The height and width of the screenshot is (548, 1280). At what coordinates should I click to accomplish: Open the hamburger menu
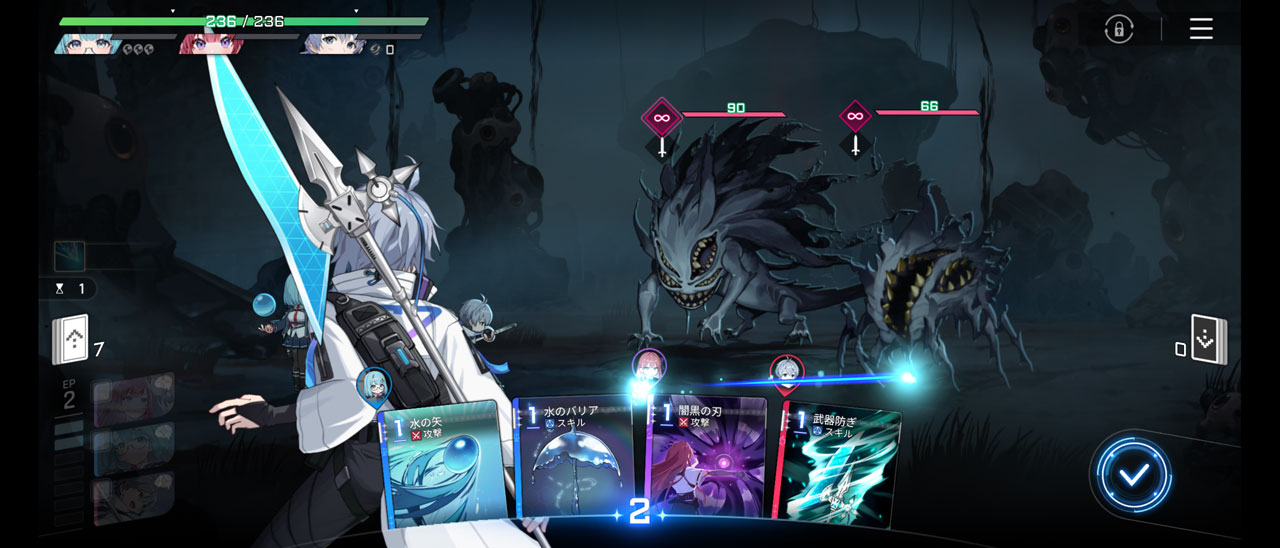point(1201,29)
